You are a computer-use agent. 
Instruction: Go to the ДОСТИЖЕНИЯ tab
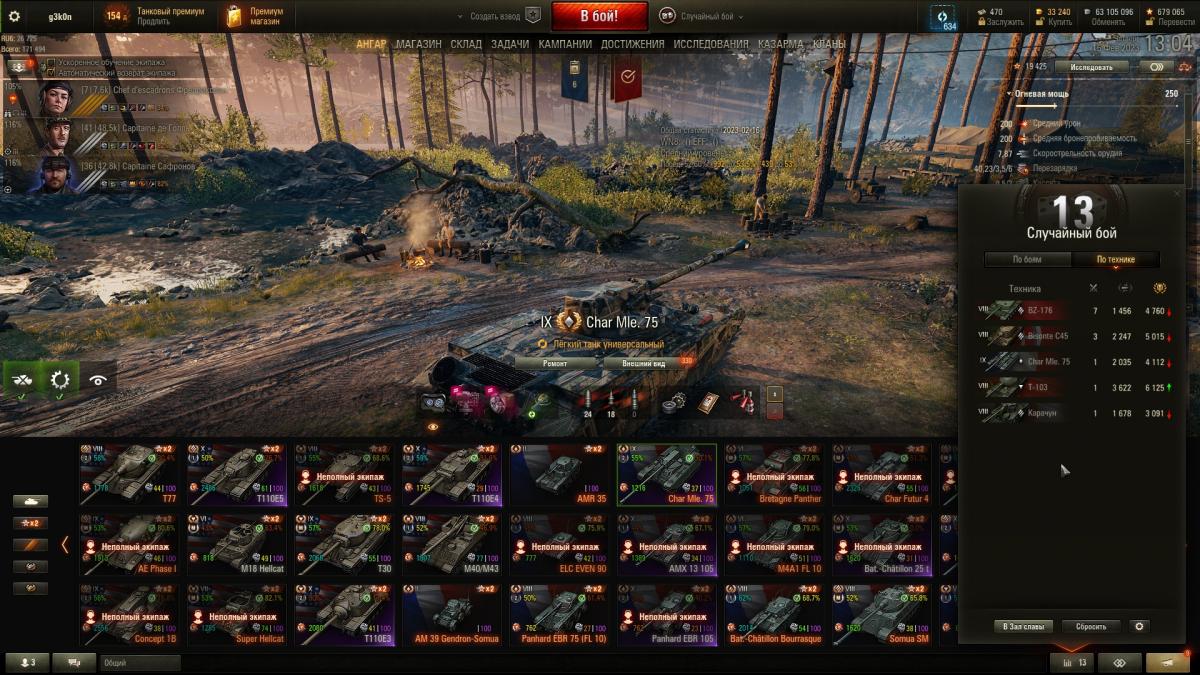633,44
